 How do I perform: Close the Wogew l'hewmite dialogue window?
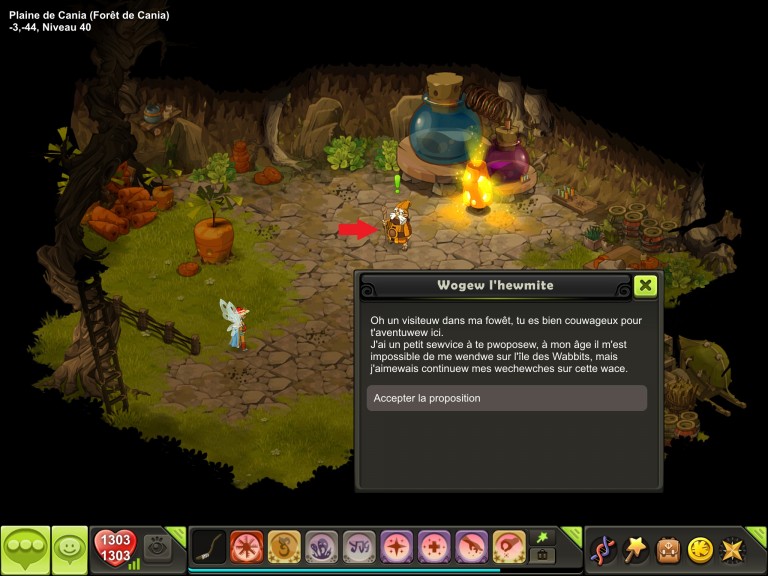pos(646,285)
